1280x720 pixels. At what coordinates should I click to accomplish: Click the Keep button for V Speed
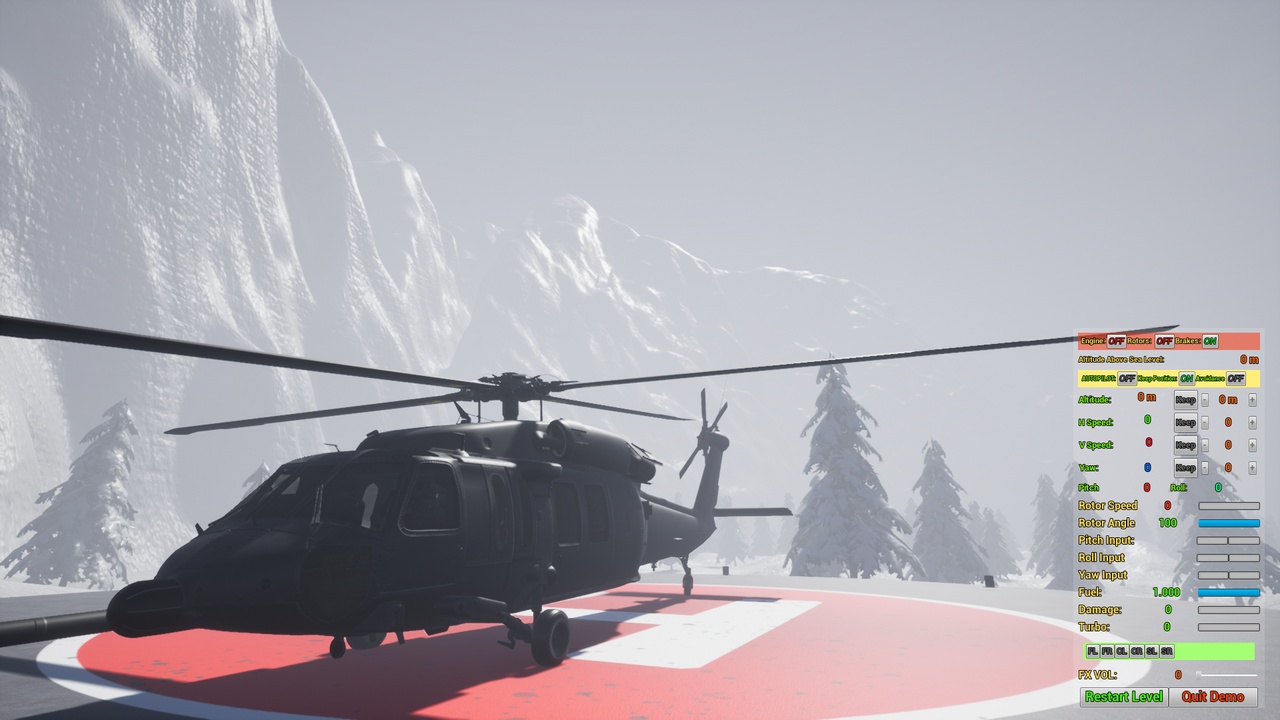click(x=1185, y=445)
